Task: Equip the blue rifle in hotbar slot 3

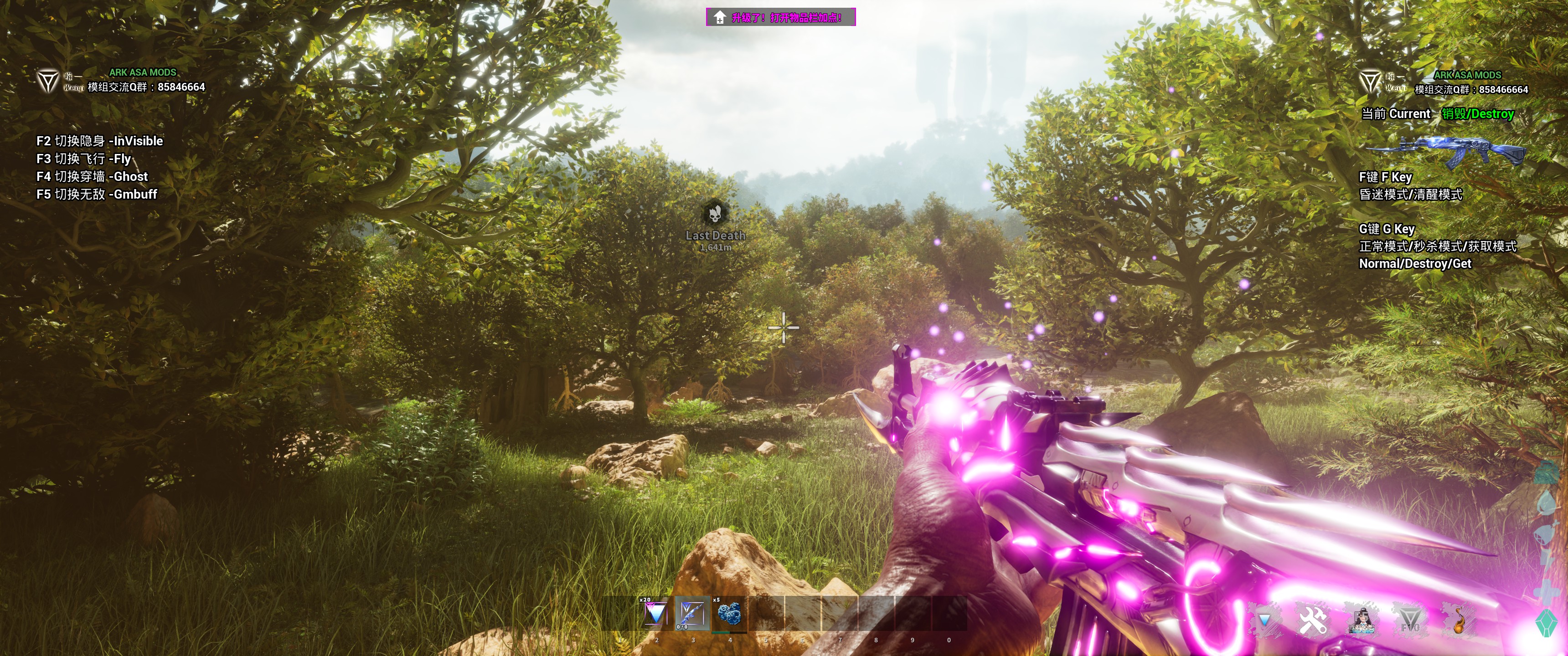Action: tap(692, 613)
